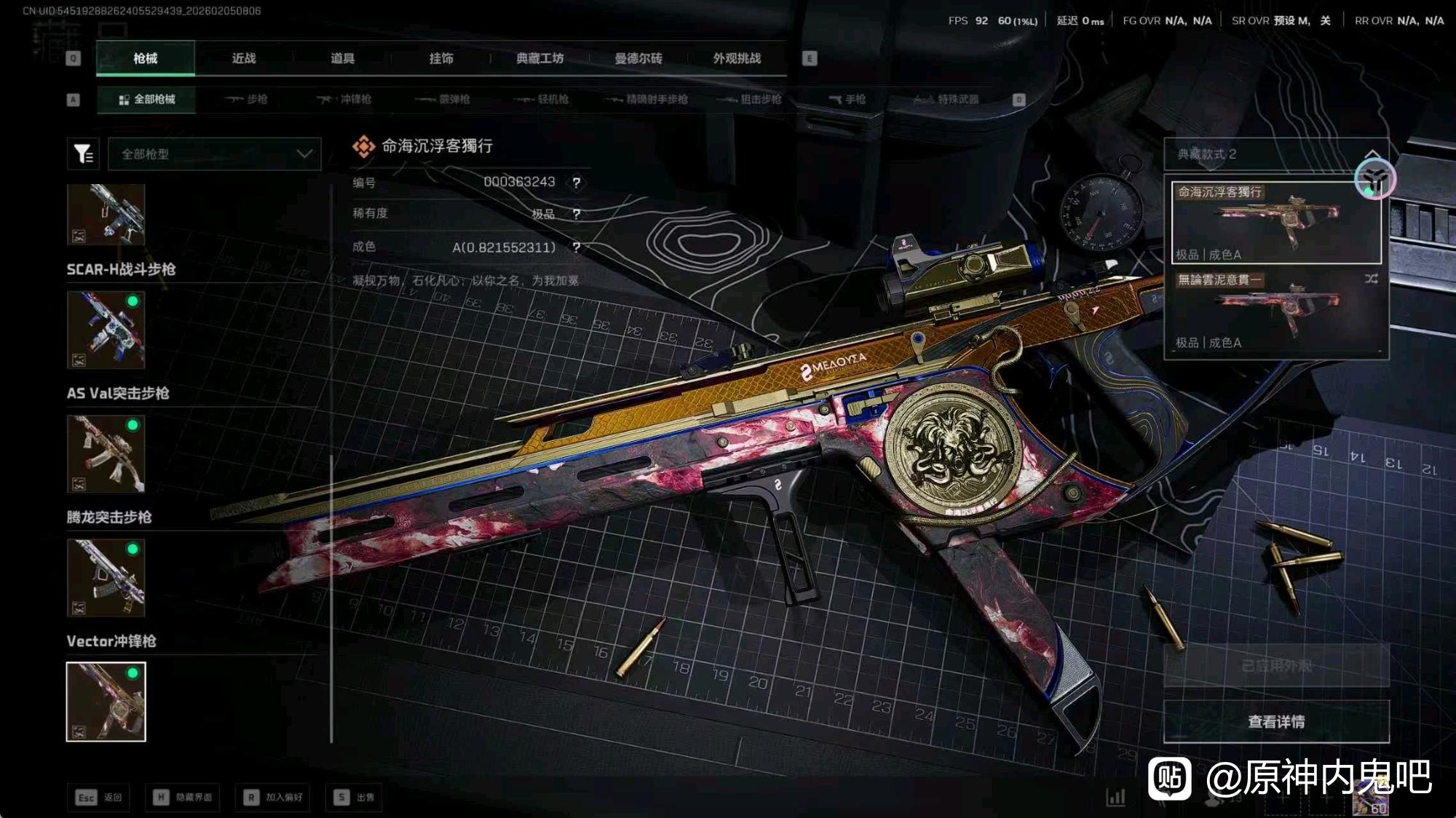
Task: Select the Vector skin thumbnail
Action: pyautogui.click(x=106, y=702)
